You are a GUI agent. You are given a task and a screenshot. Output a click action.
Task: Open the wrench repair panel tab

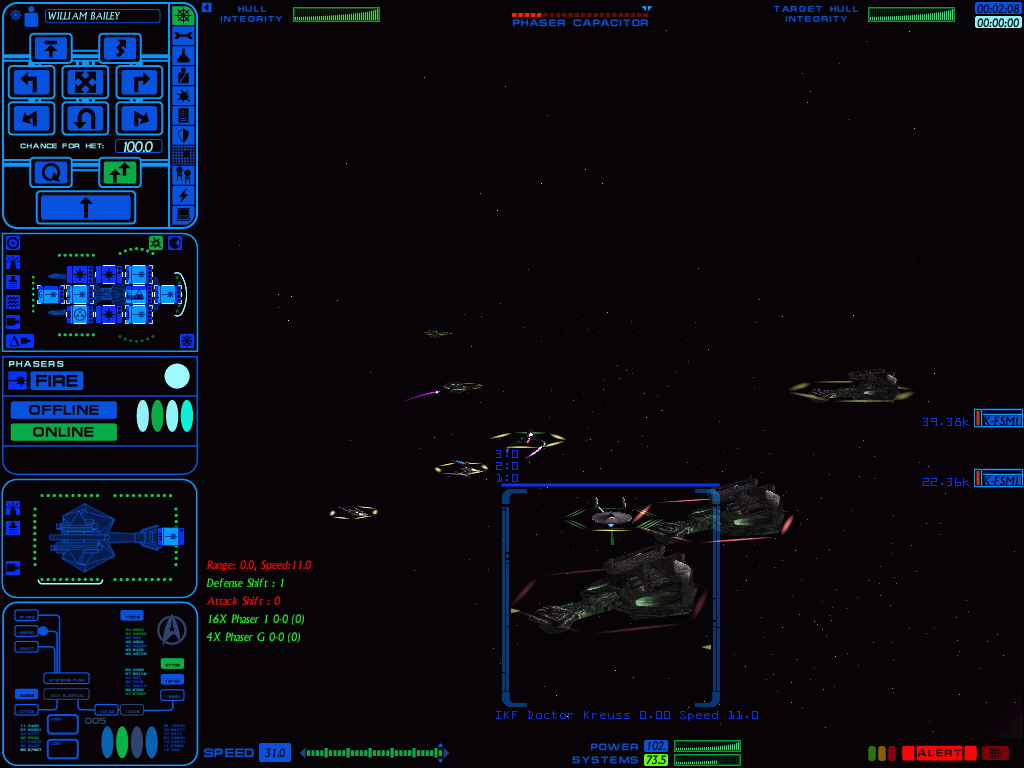click(183, 37)
